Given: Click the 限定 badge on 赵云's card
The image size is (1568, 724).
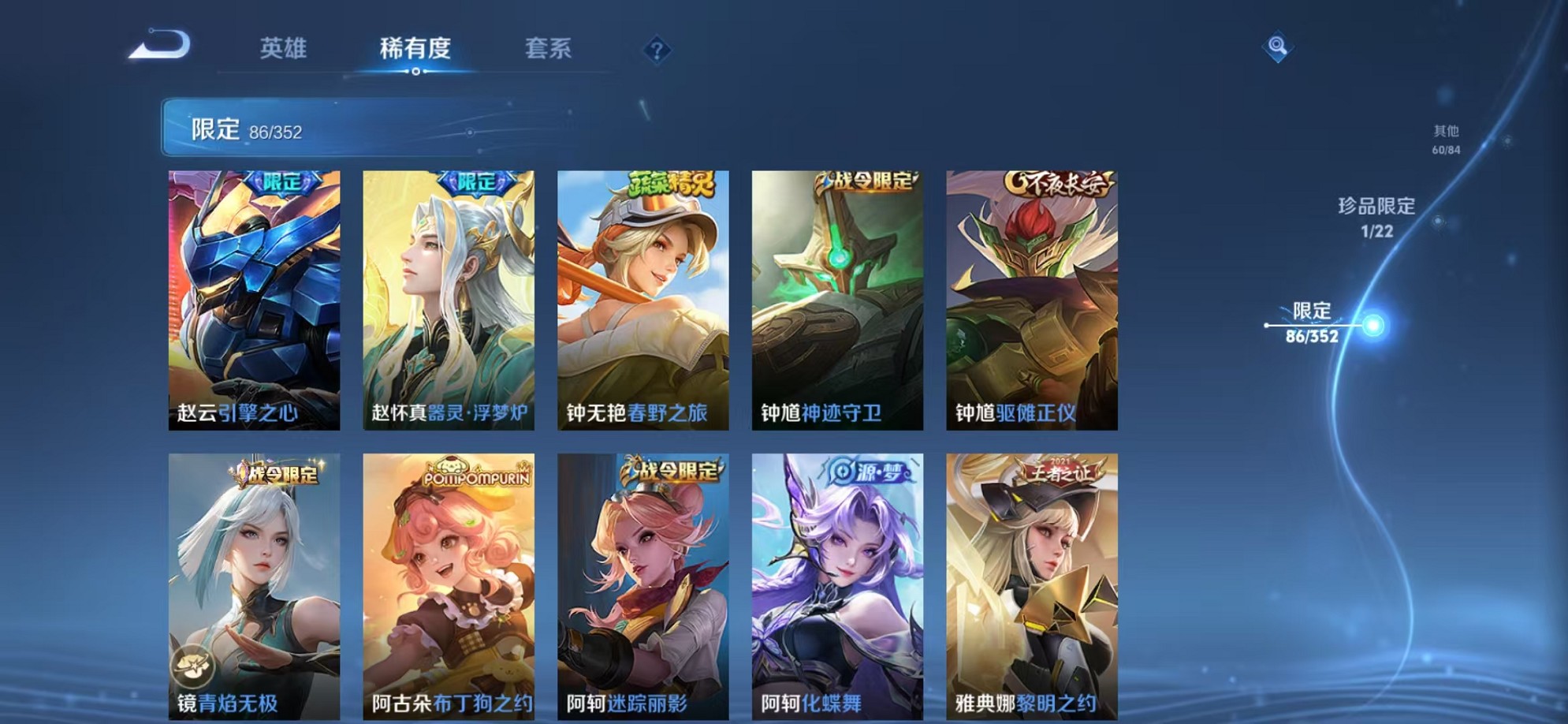Looking at the screenshot, I should [284, 183].
